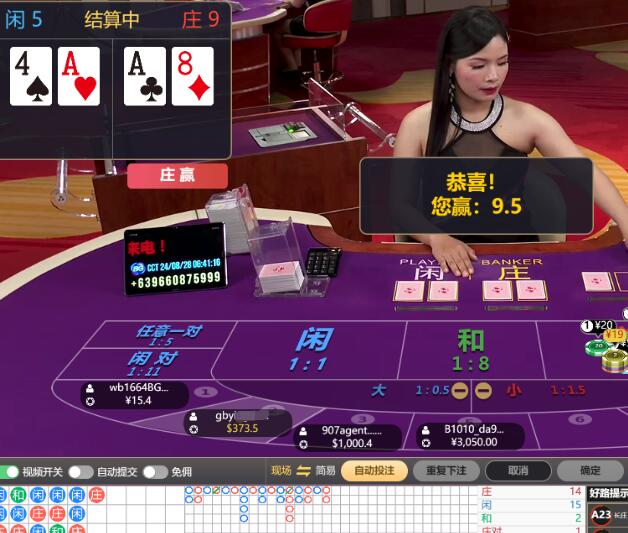This screenshot has height=533, width=628.
Task: Select the 任意一对 betting area
Action: tap(168, 335)
